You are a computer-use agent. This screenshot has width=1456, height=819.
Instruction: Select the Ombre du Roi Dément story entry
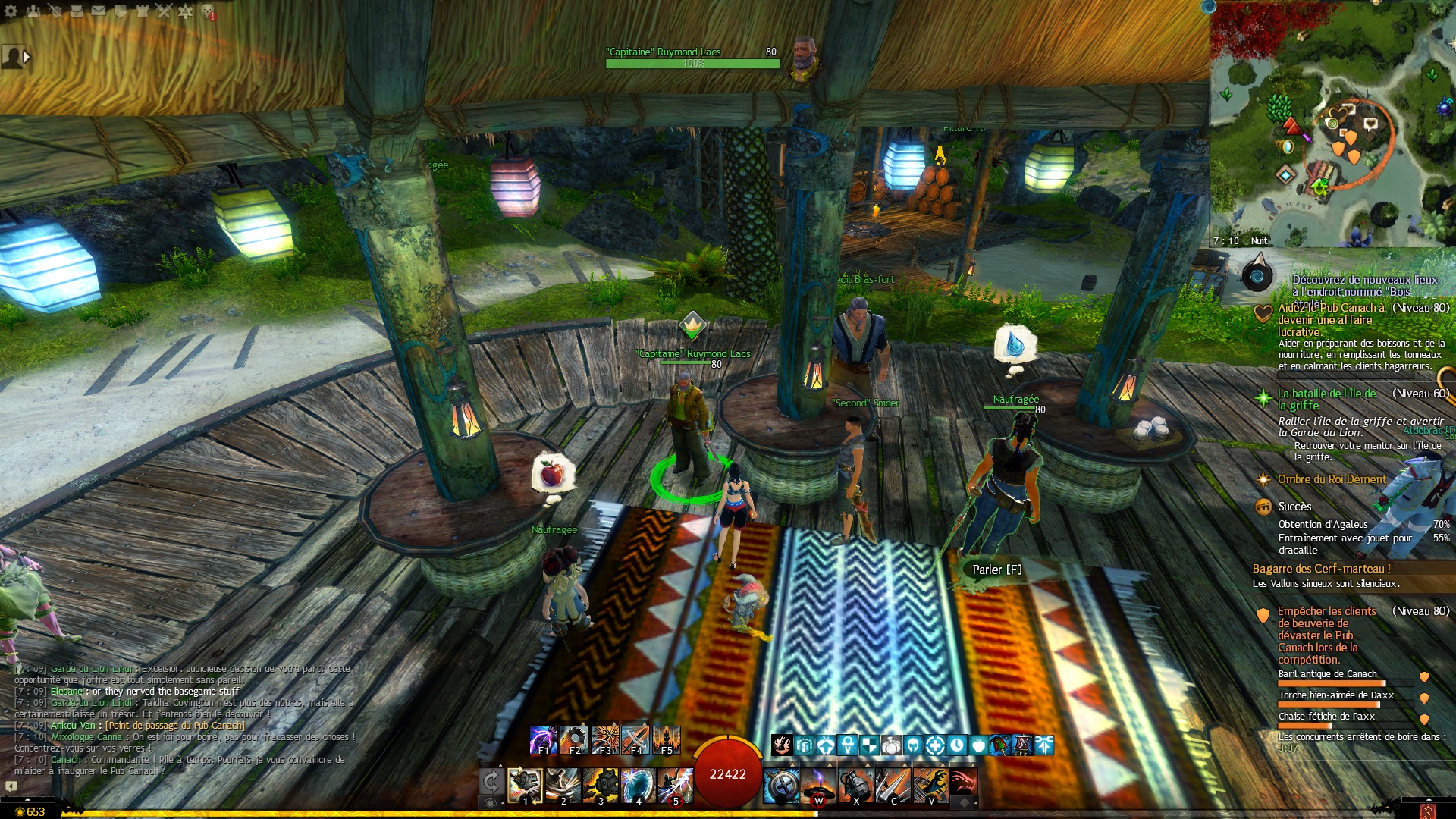tap(1332, 479)
